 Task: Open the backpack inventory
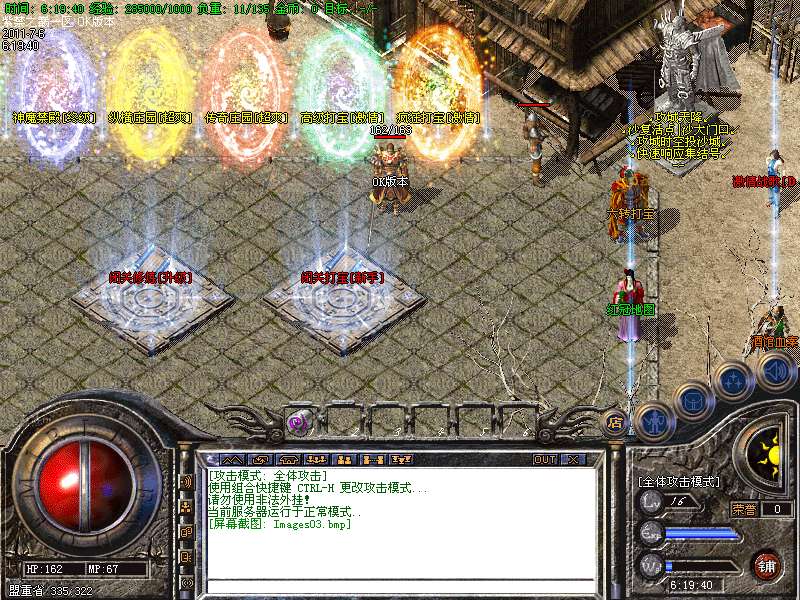[693, 402]
